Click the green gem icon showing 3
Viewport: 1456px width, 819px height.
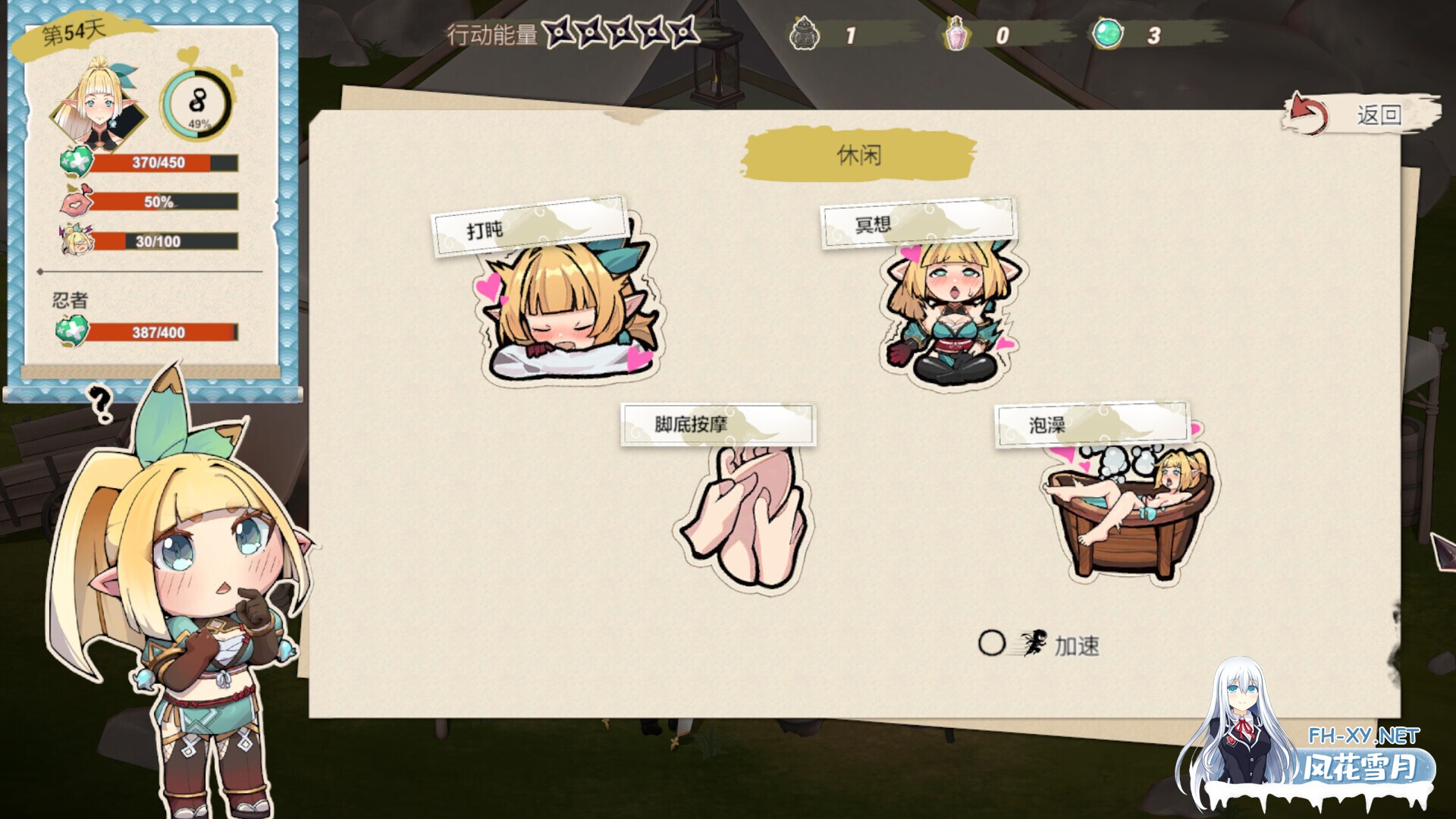click(x=1107, y=34)
